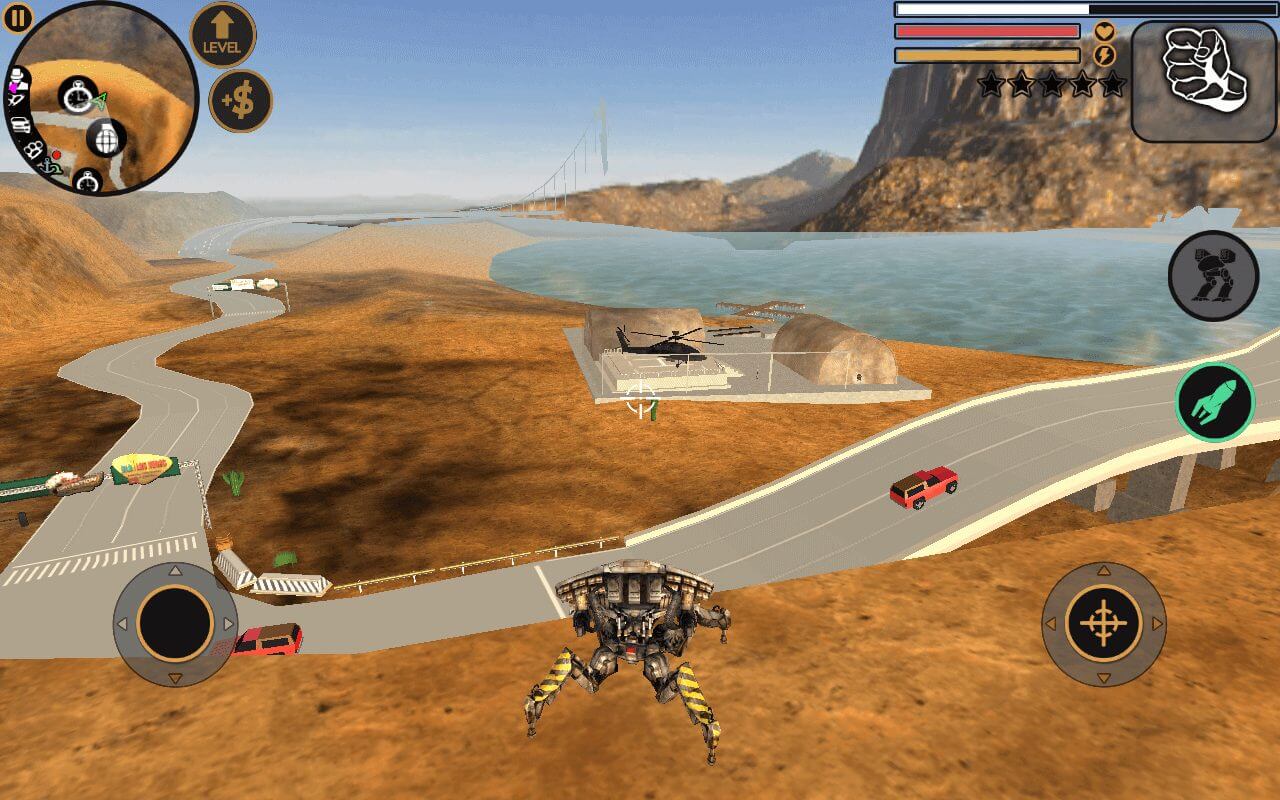Screen dimensions: 1280x800
Task: Tap the car marker on the minimap
Action: [x=21, y=126]
